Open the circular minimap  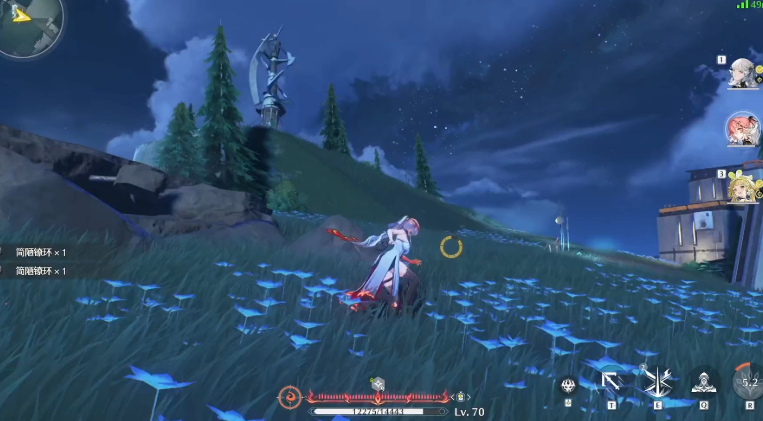[28, 27]
